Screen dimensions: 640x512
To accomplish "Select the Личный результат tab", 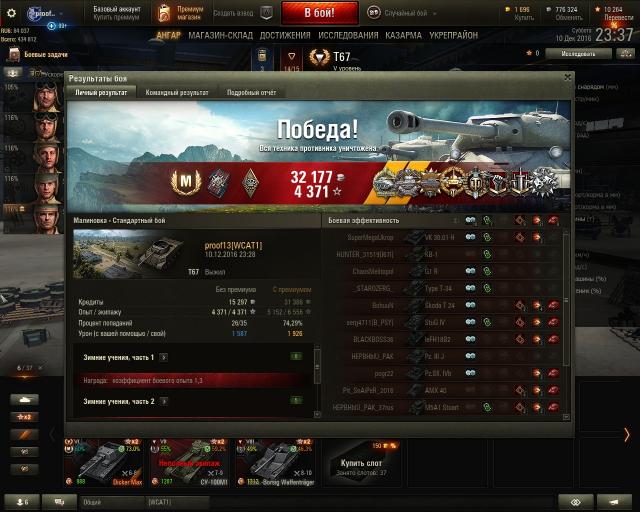I will 102,92.
